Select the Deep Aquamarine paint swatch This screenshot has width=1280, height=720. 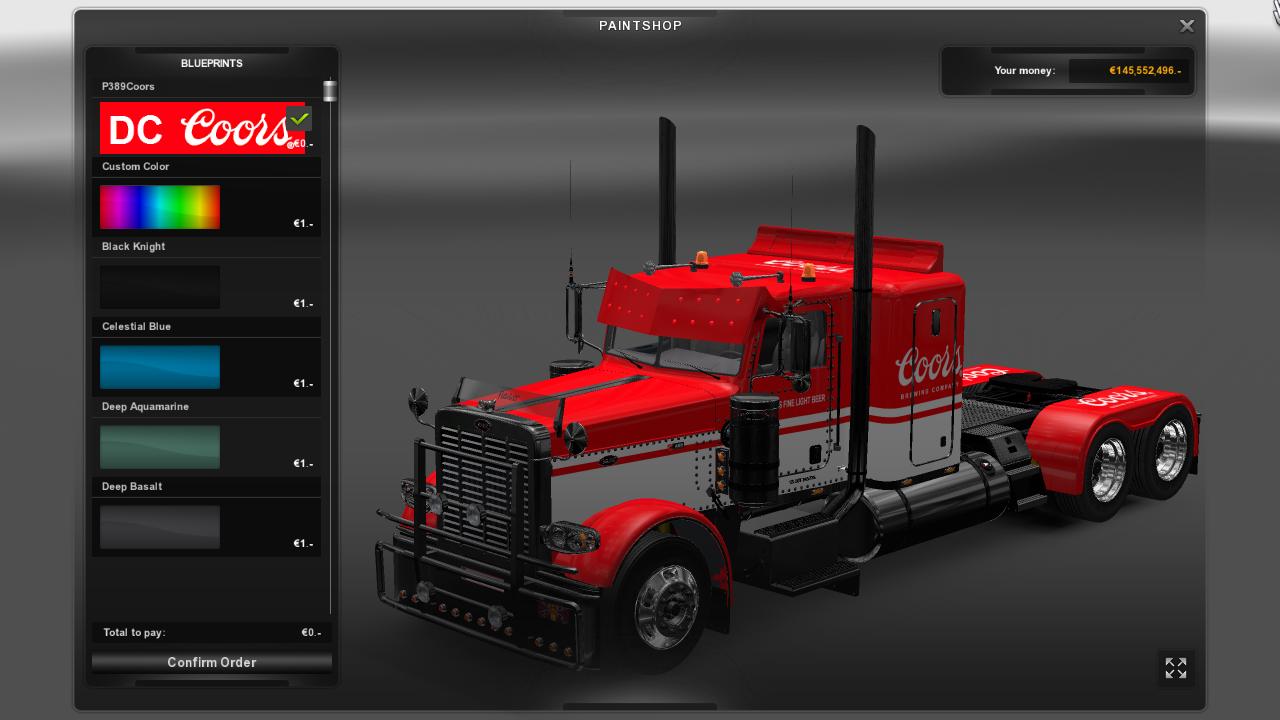pyautogui.click(x=160, y=447)
